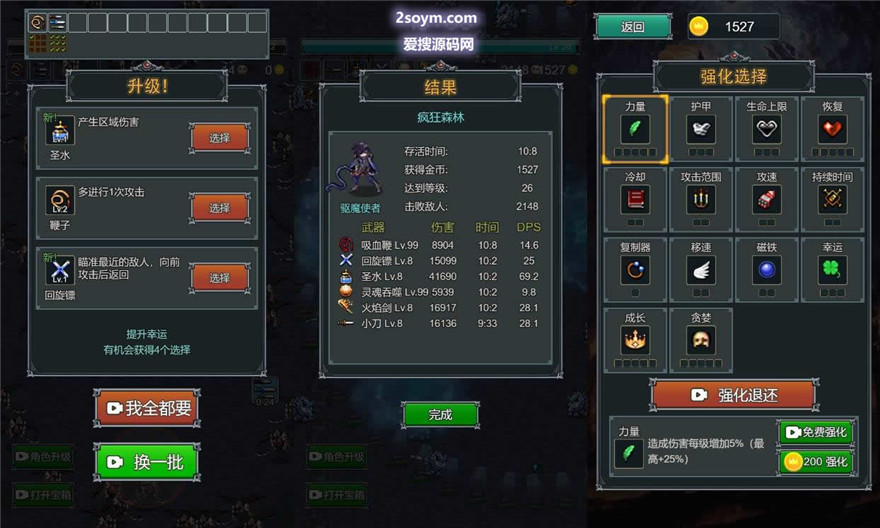Image resolution: width=880 pixels, height=528 pixels.
Task: Buy upgrade with 200 强化 button
Action: click(816, 462)
